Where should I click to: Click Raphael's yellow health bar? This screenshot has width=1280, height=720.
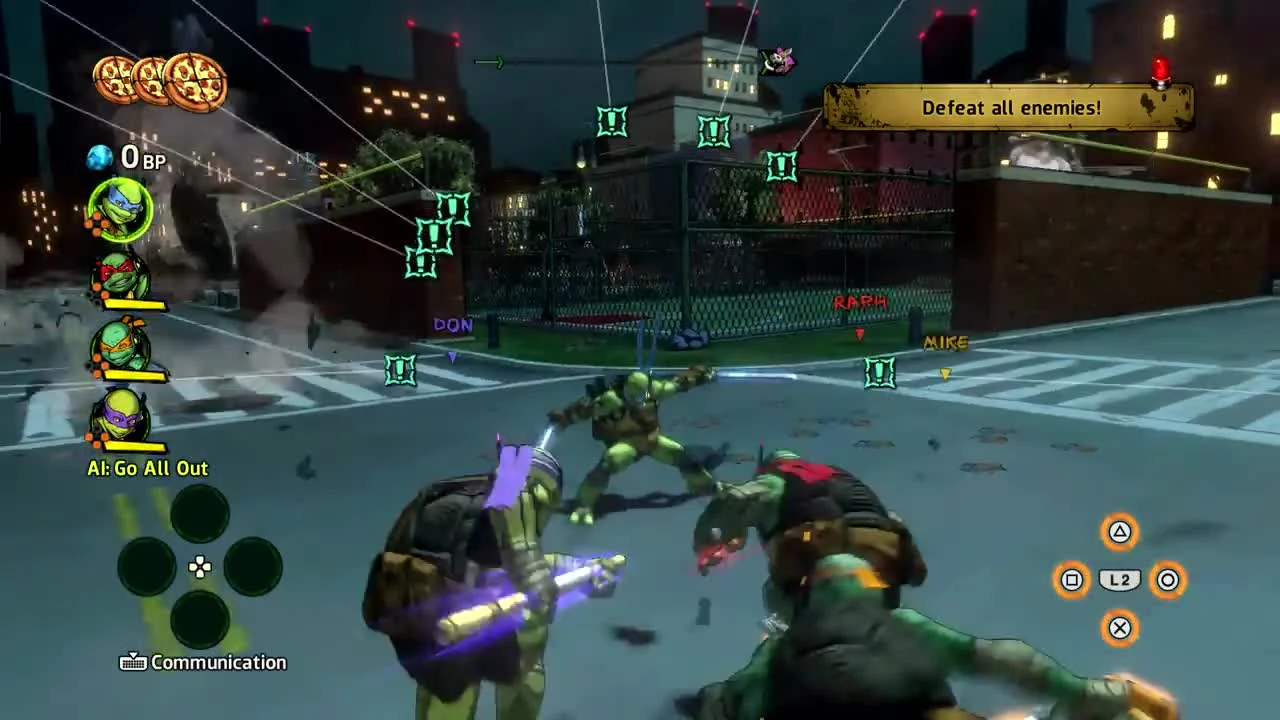tap(135, 303)
